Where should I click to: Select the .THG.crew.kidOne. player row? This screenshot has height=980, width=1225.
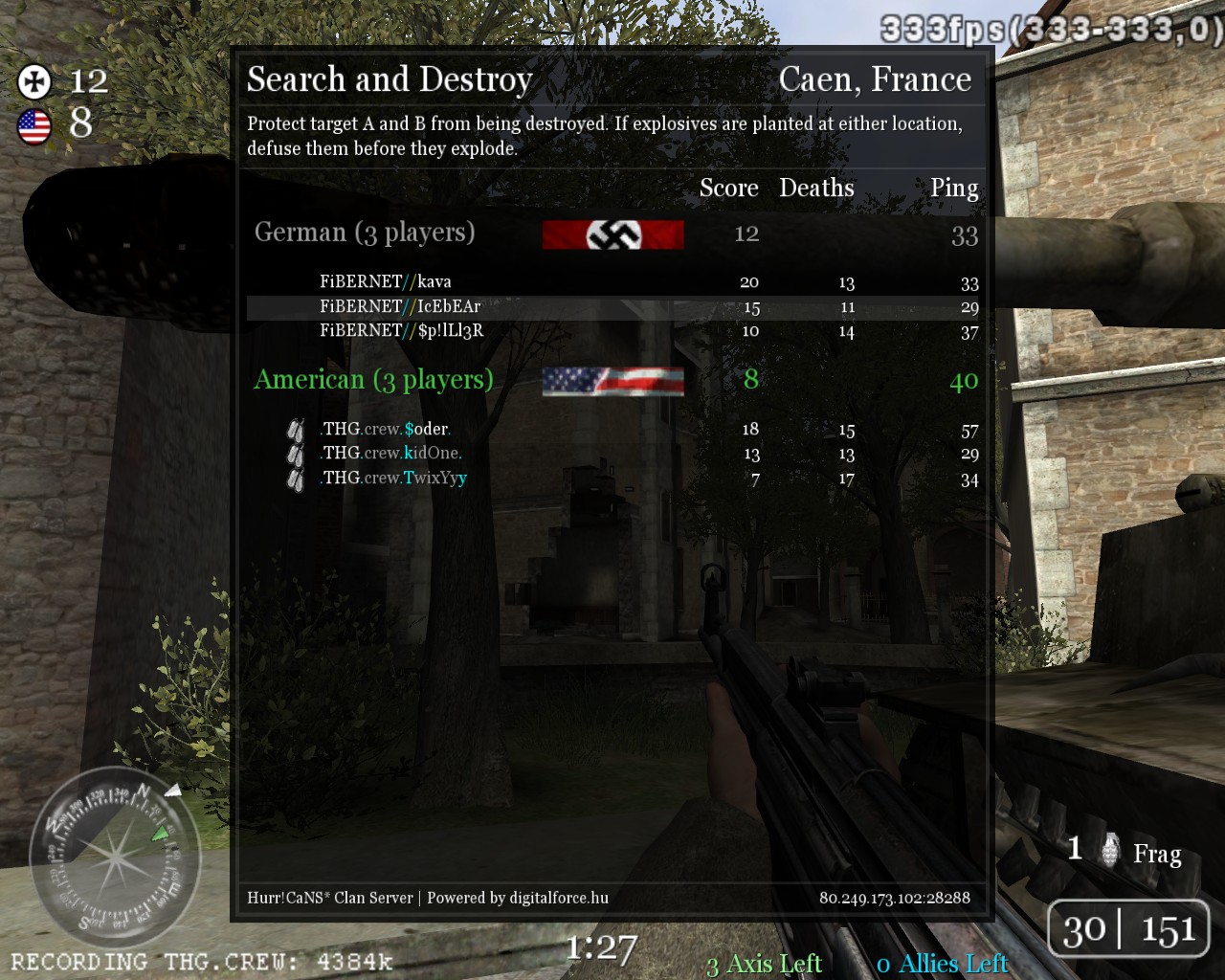coord(391,453)
